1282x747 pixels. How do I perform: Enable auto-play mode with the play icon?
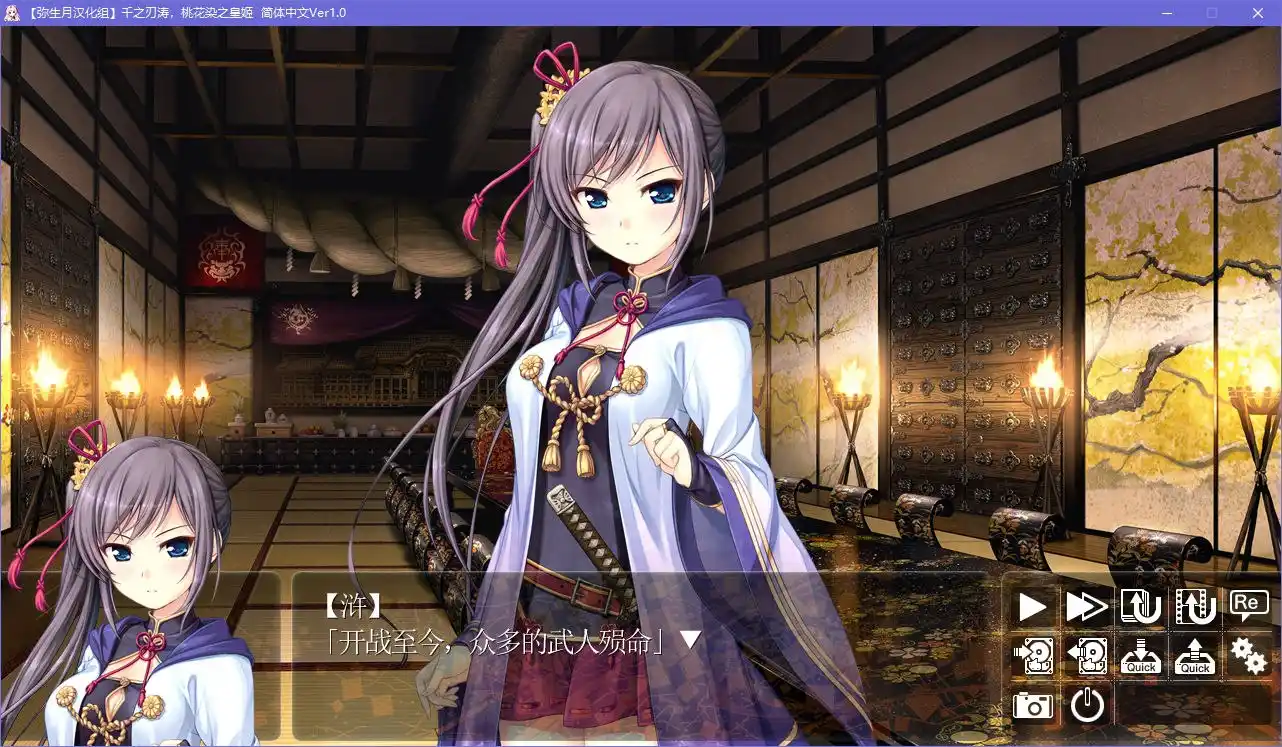[1032, 606]
